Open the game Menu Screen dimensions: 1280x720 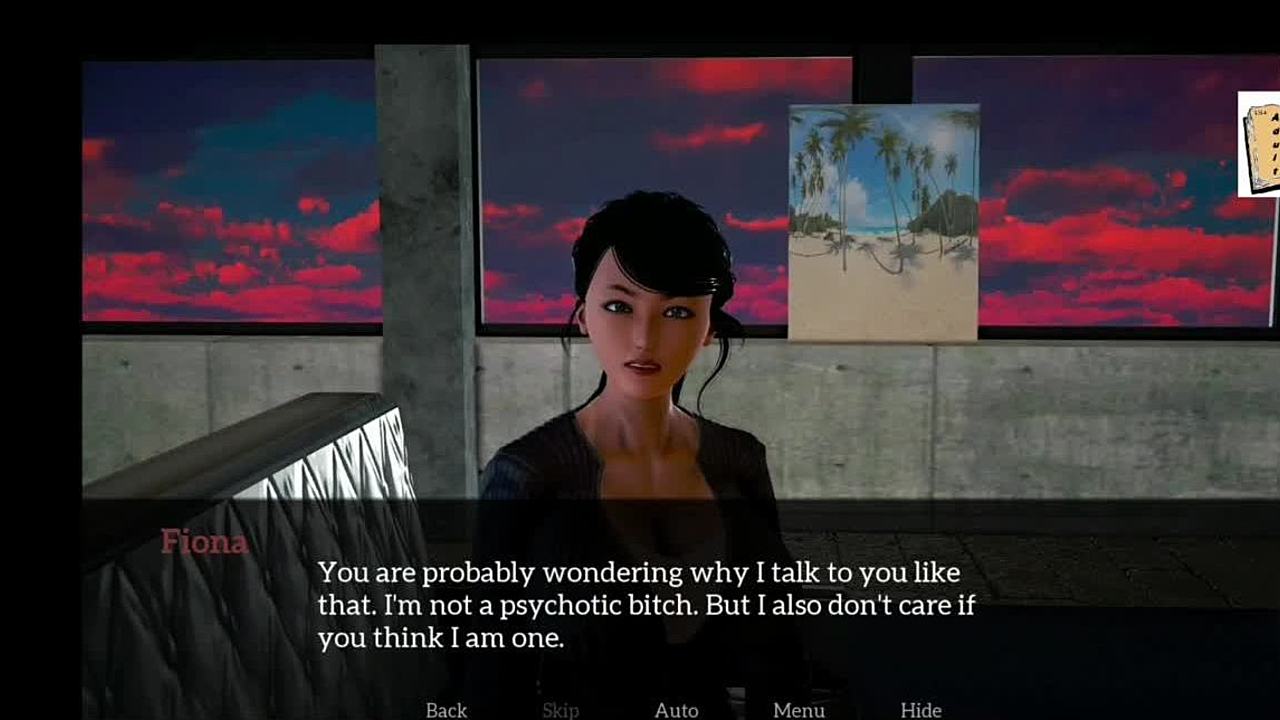pos(798,710)
